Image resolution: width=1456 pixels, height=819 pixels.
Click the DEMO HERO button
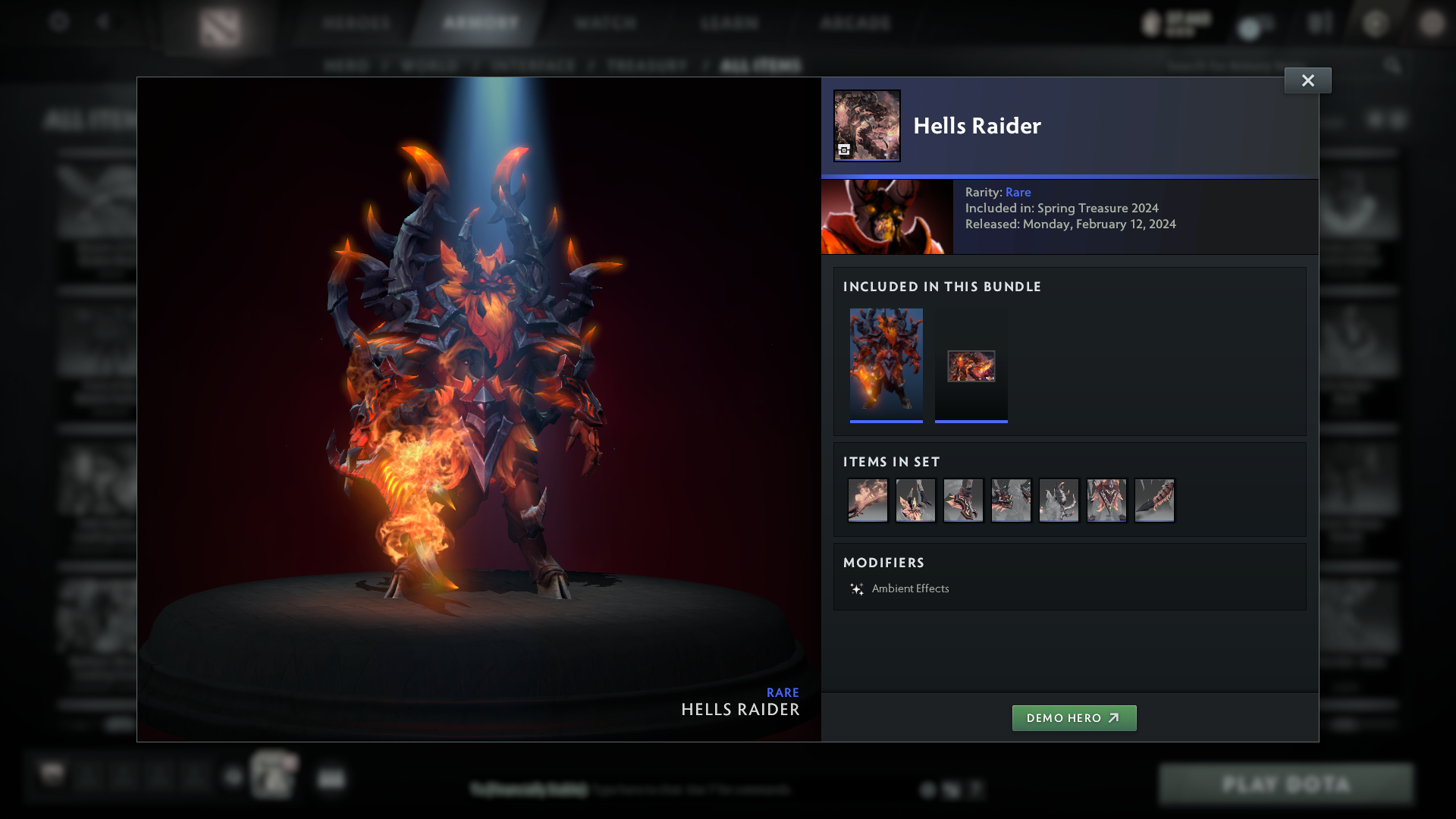tap(1074, 717)
